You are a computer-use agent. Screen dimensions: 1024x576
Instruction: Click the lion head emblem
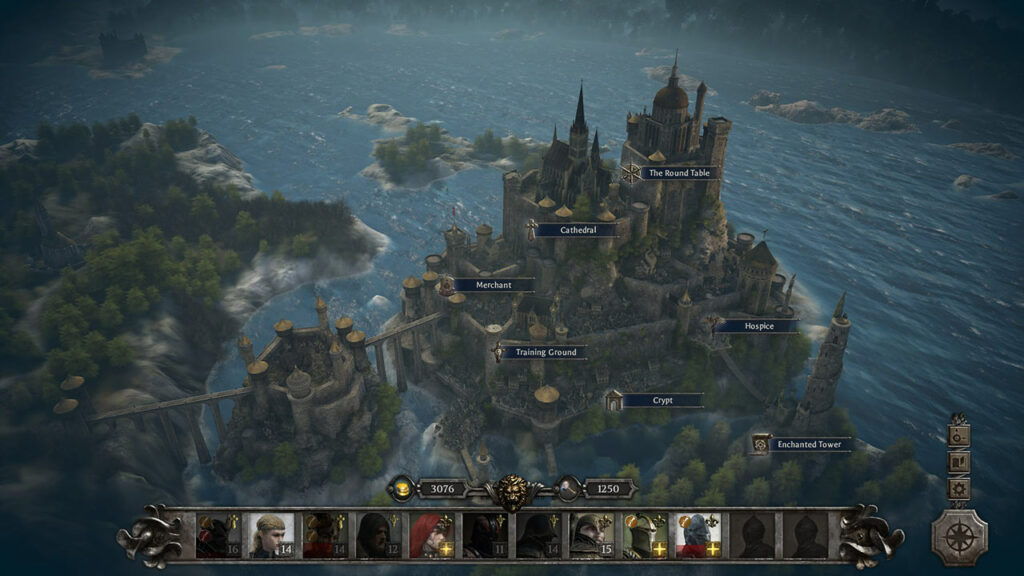click(512, 491)
